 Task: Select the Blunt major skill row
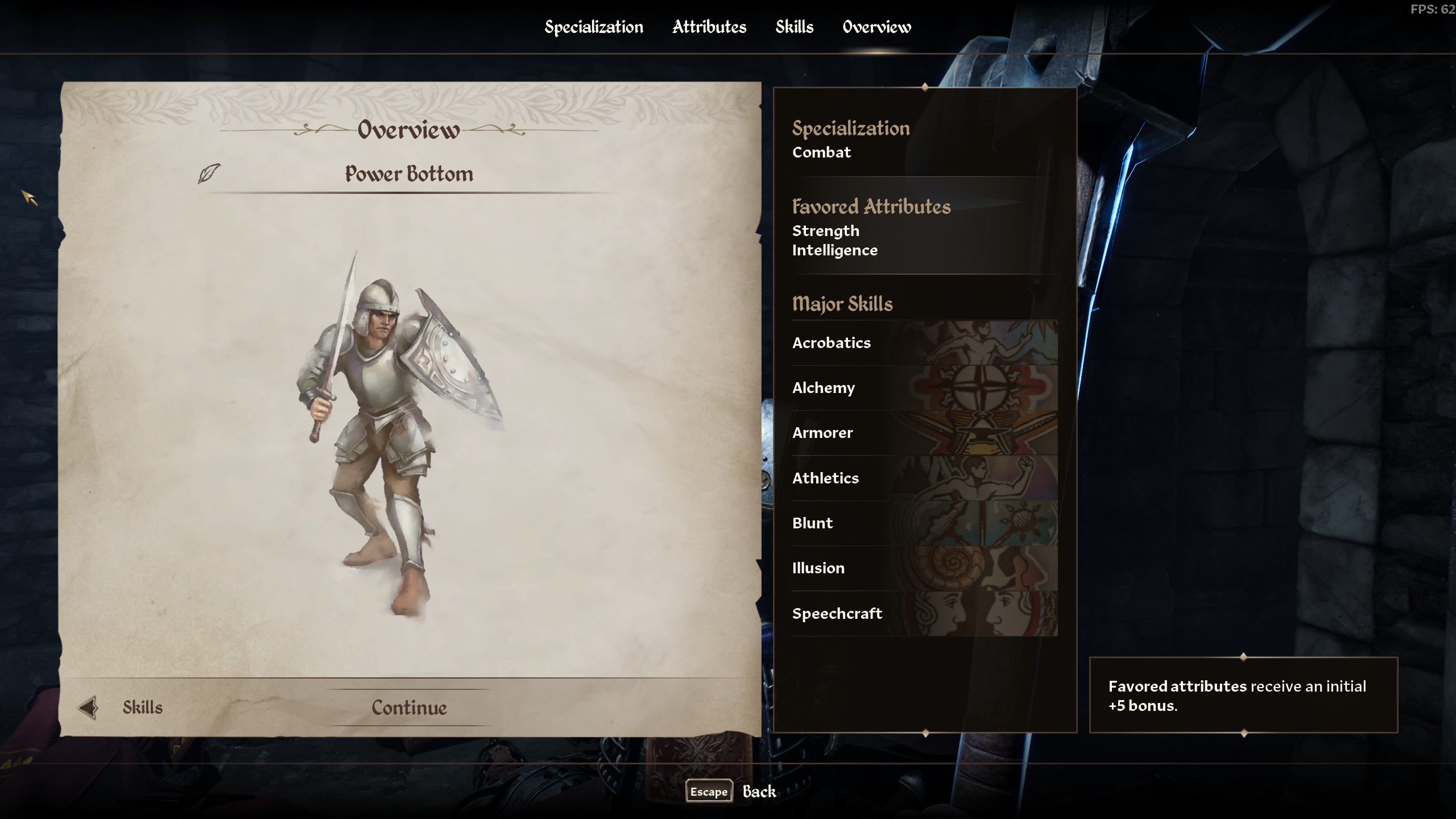[924, 523]
